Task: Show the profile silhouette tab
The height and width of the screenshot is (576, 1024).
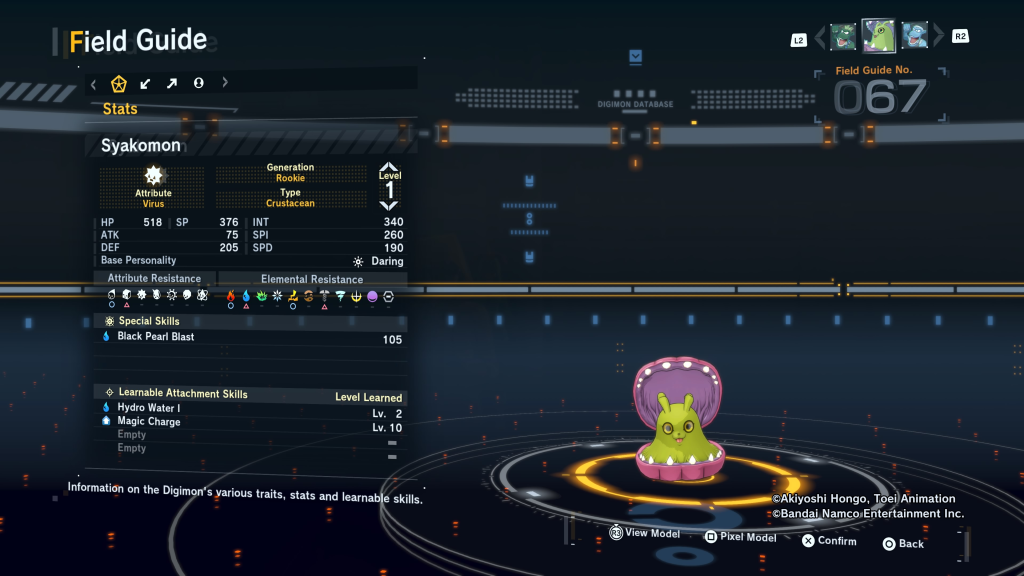Action: (198, 83)
